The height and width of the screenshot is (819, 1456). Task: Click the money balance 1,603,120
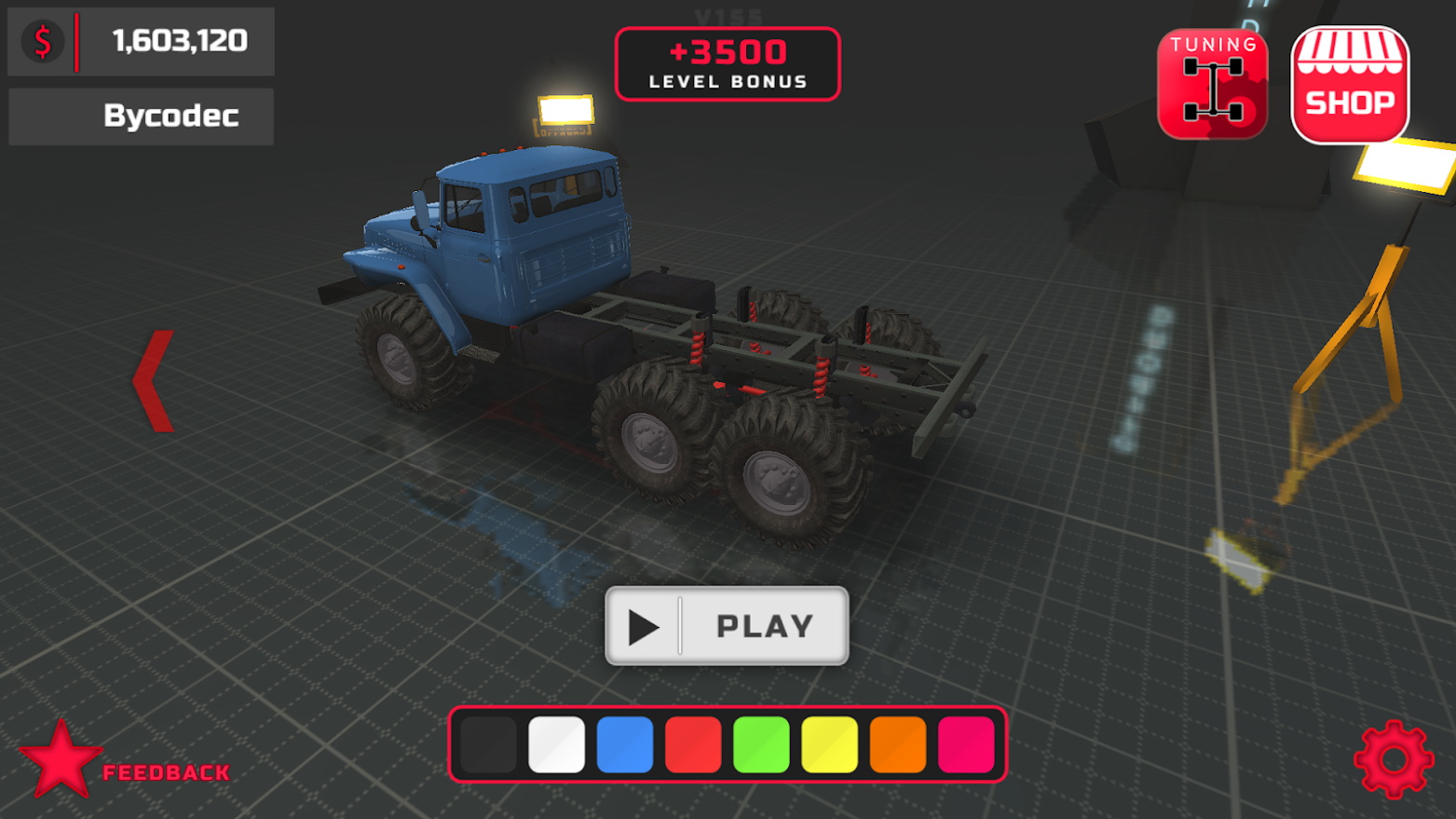(x=179, y=40)
